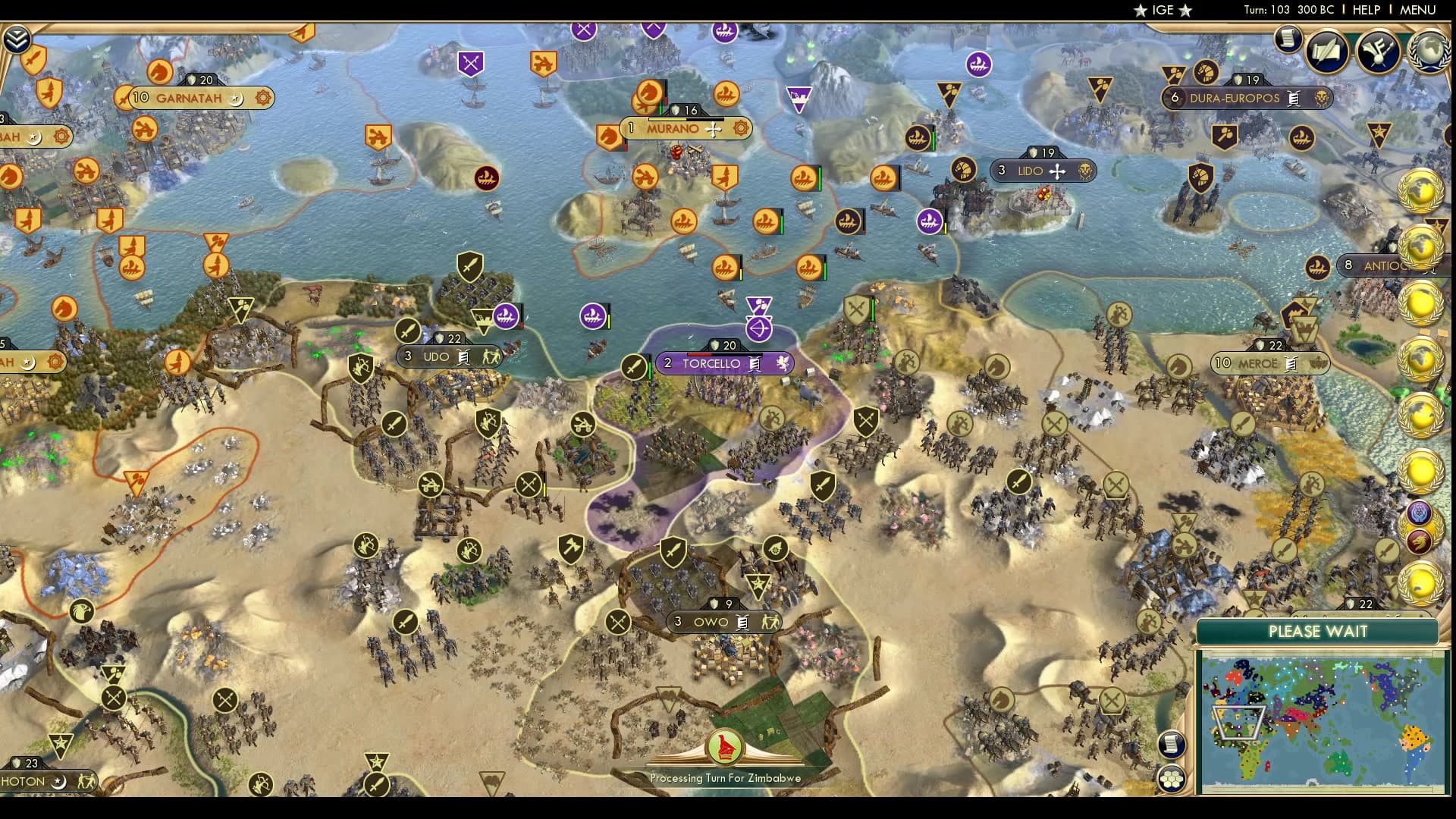Click the Zimbabwe civilization icon during turn processing
Image resolution: width=1456 pixels, height=819 pixels.
click(x=724, y=746)
